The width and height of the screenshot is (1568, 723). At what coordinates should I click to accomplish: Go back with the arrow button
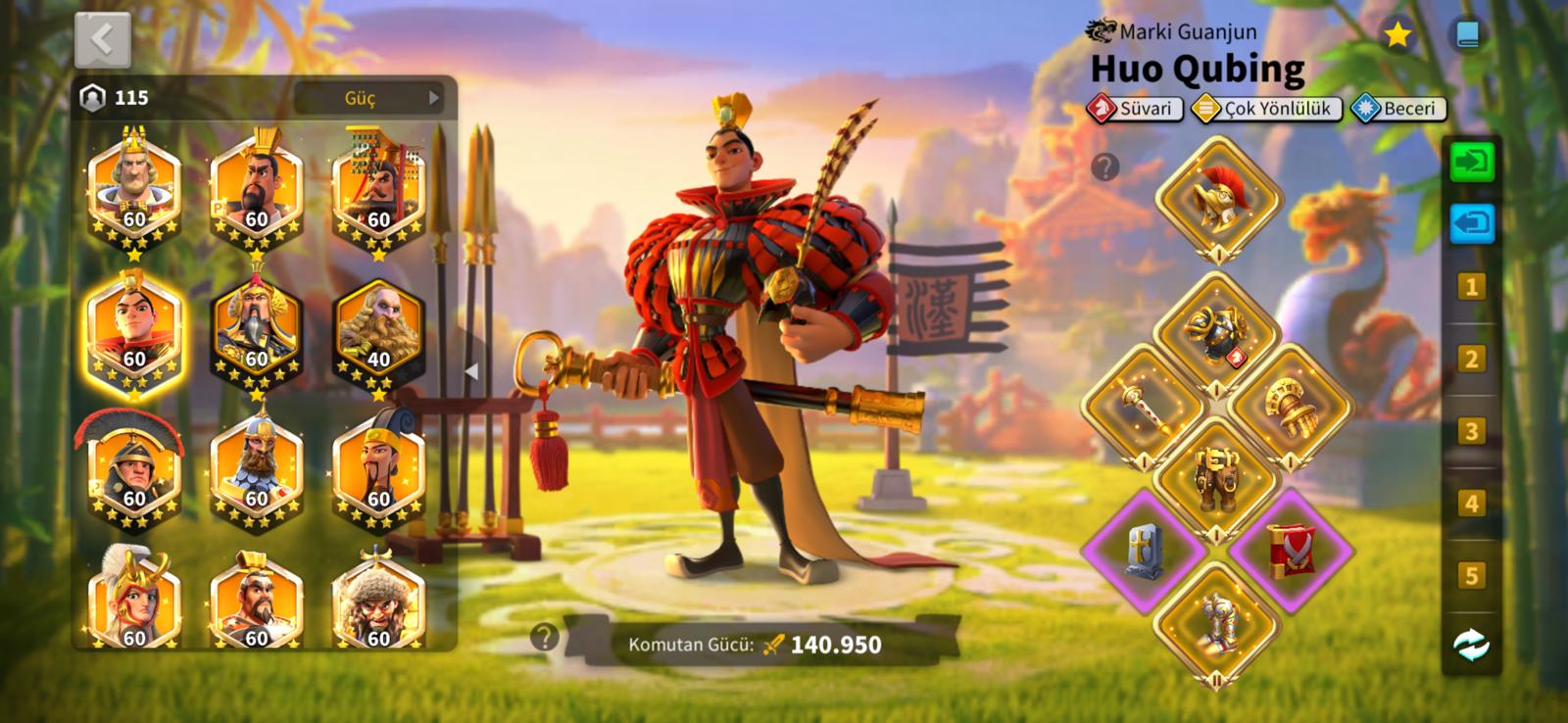(x=102, y=39)
